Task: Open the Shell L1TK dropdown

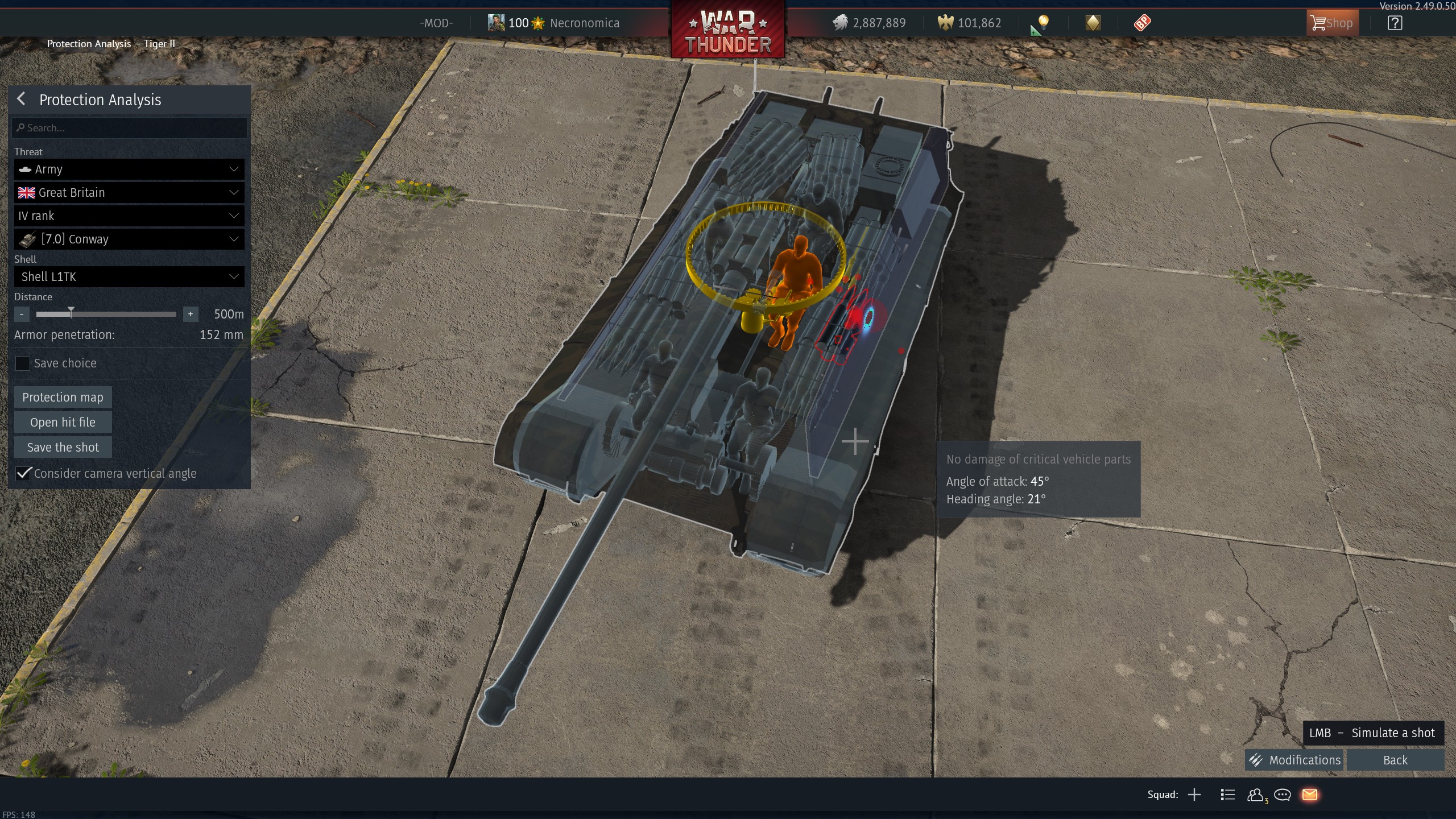Action: (129, 277)
